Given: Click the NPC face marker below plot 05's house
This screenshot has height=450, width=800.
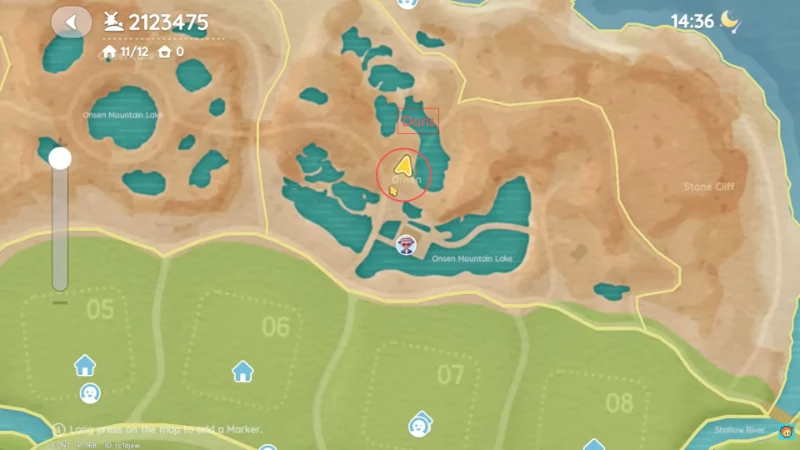Looking at the screenshot, I should click(89, 393).
